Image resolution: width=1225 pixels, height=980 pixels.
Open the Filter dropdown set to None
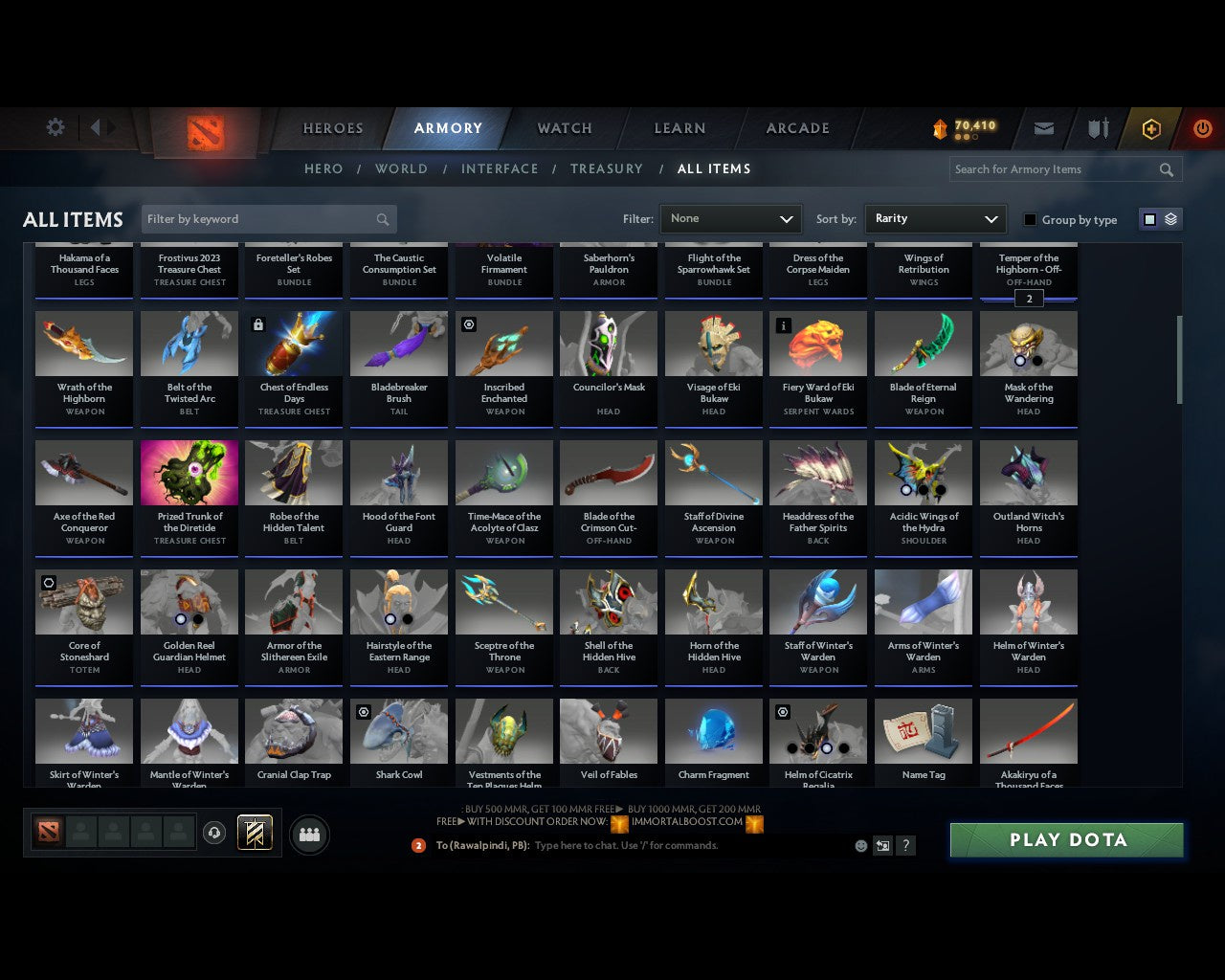730,218
